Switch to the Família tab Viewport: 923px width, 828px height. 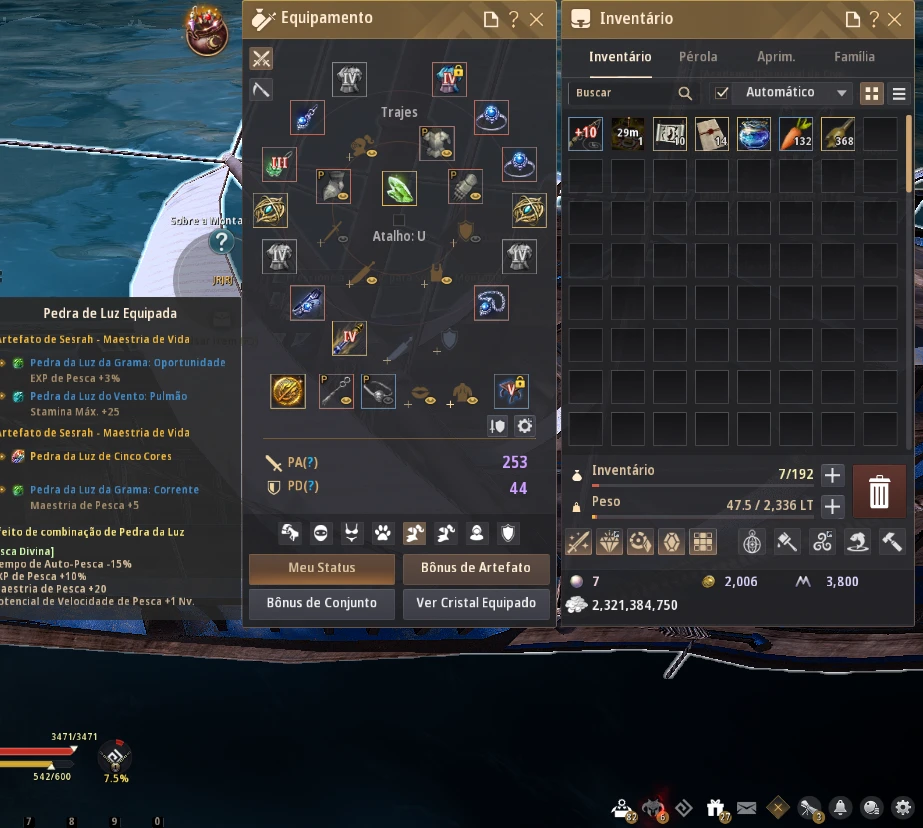pyautogui.click(x=854, y=57)
